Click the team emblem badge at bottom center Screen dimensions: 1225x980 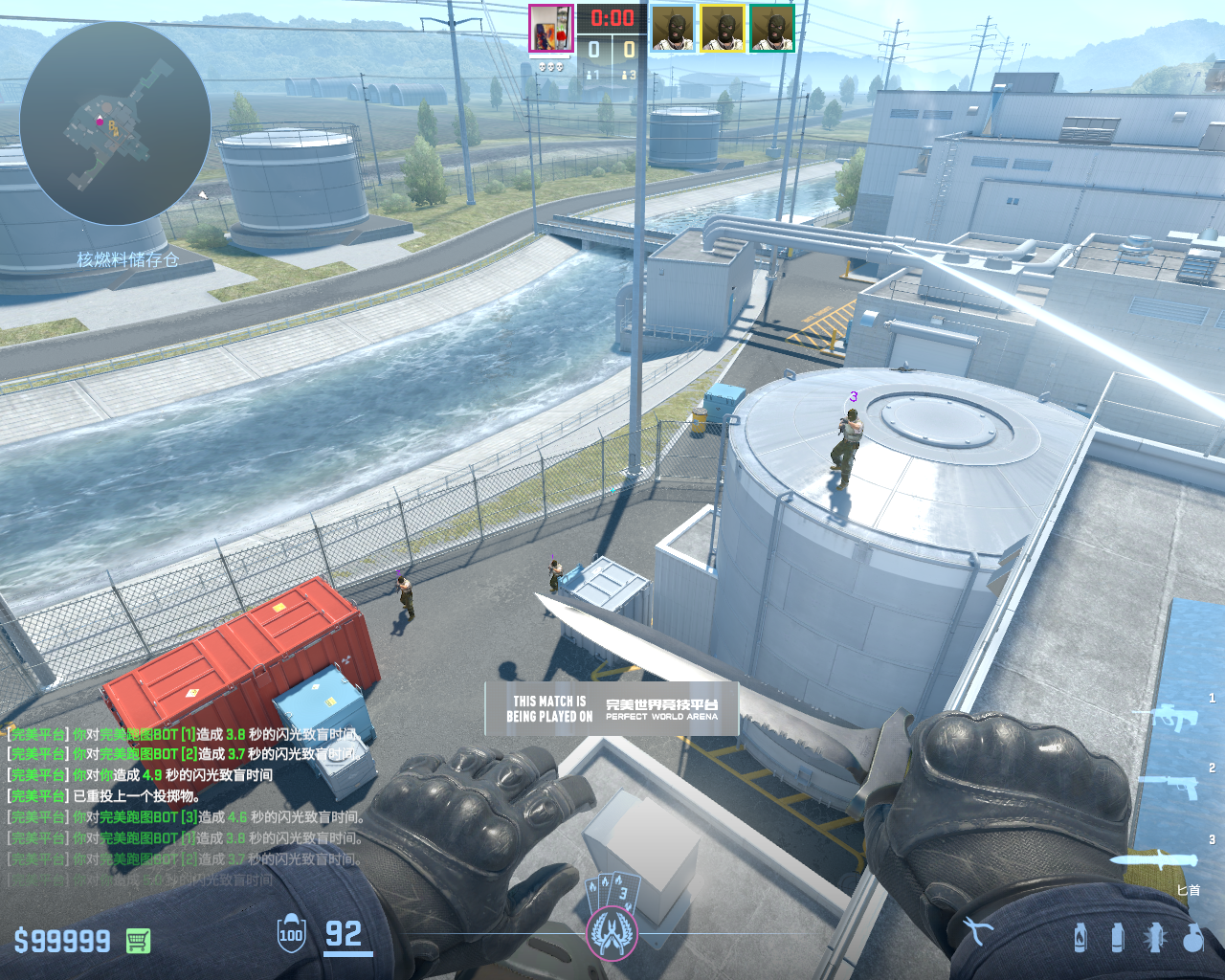coord(612,931)
